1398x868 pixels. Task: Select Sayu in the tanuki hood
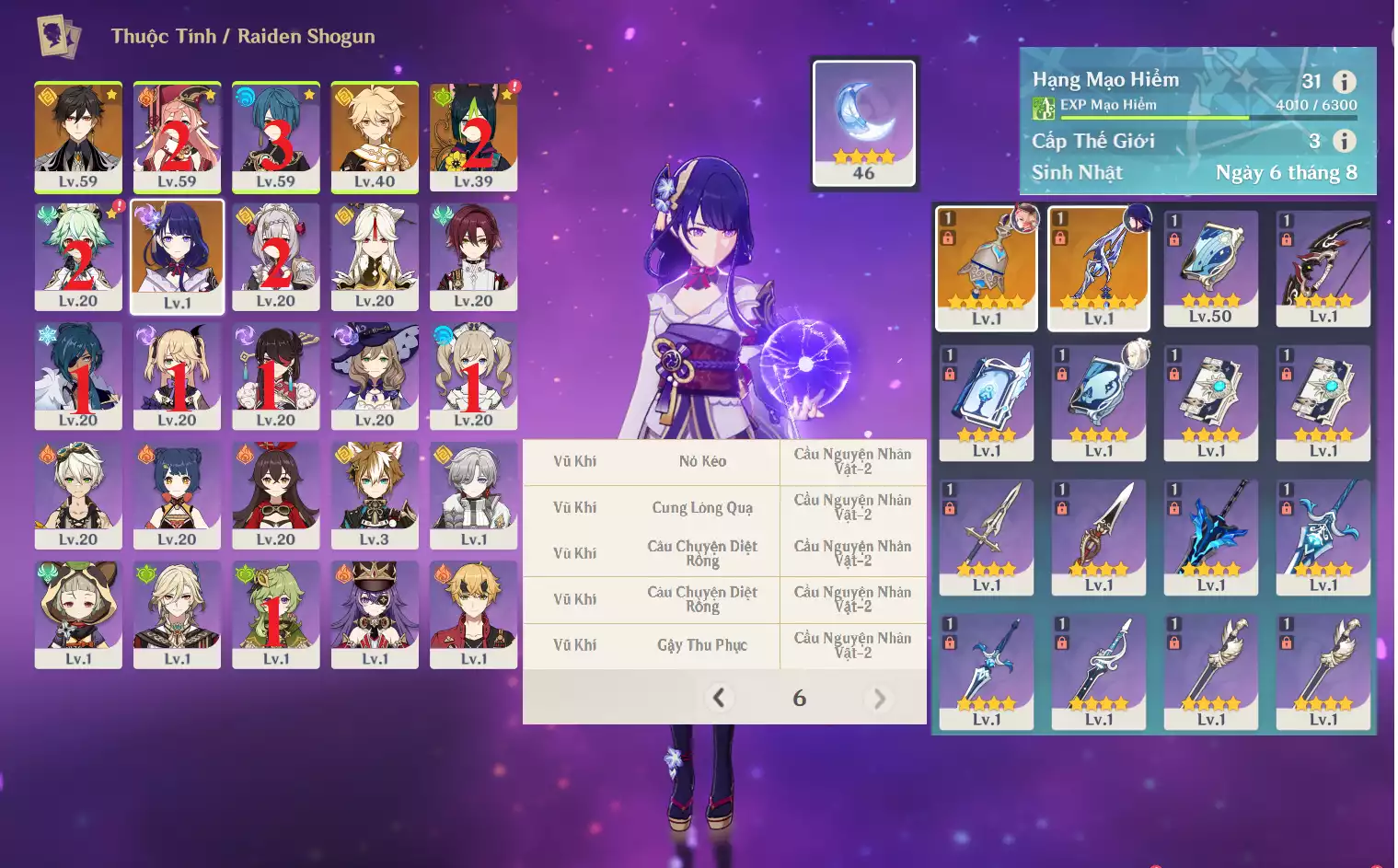78,614
